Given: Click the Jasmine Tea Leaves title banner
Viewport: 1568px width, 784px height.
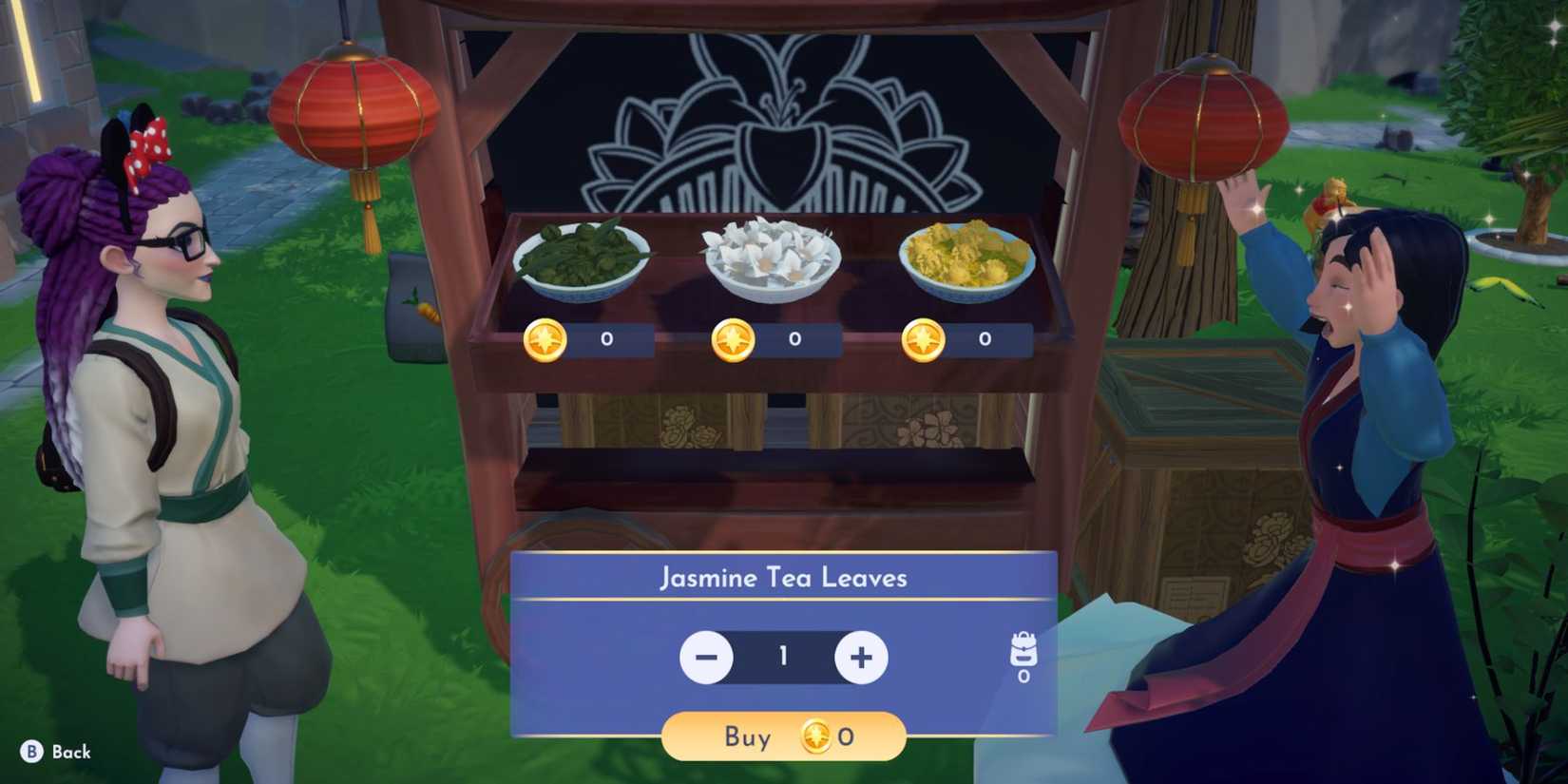Looking at the screenshot, I should pos(782,577).
